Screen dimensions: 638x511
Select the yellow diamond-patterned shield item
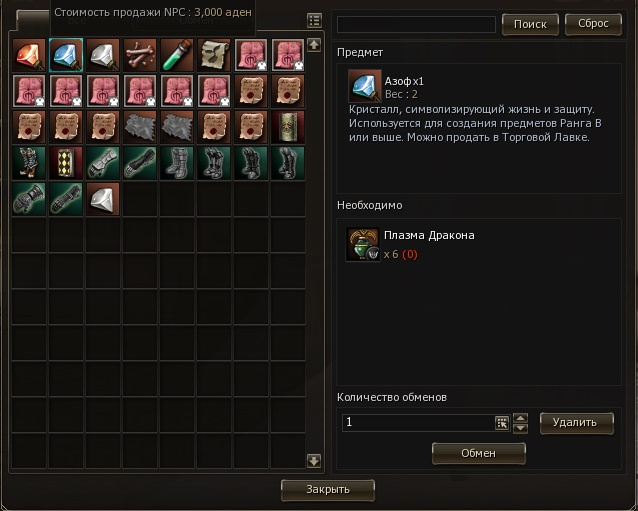click(x=66, y=163)
